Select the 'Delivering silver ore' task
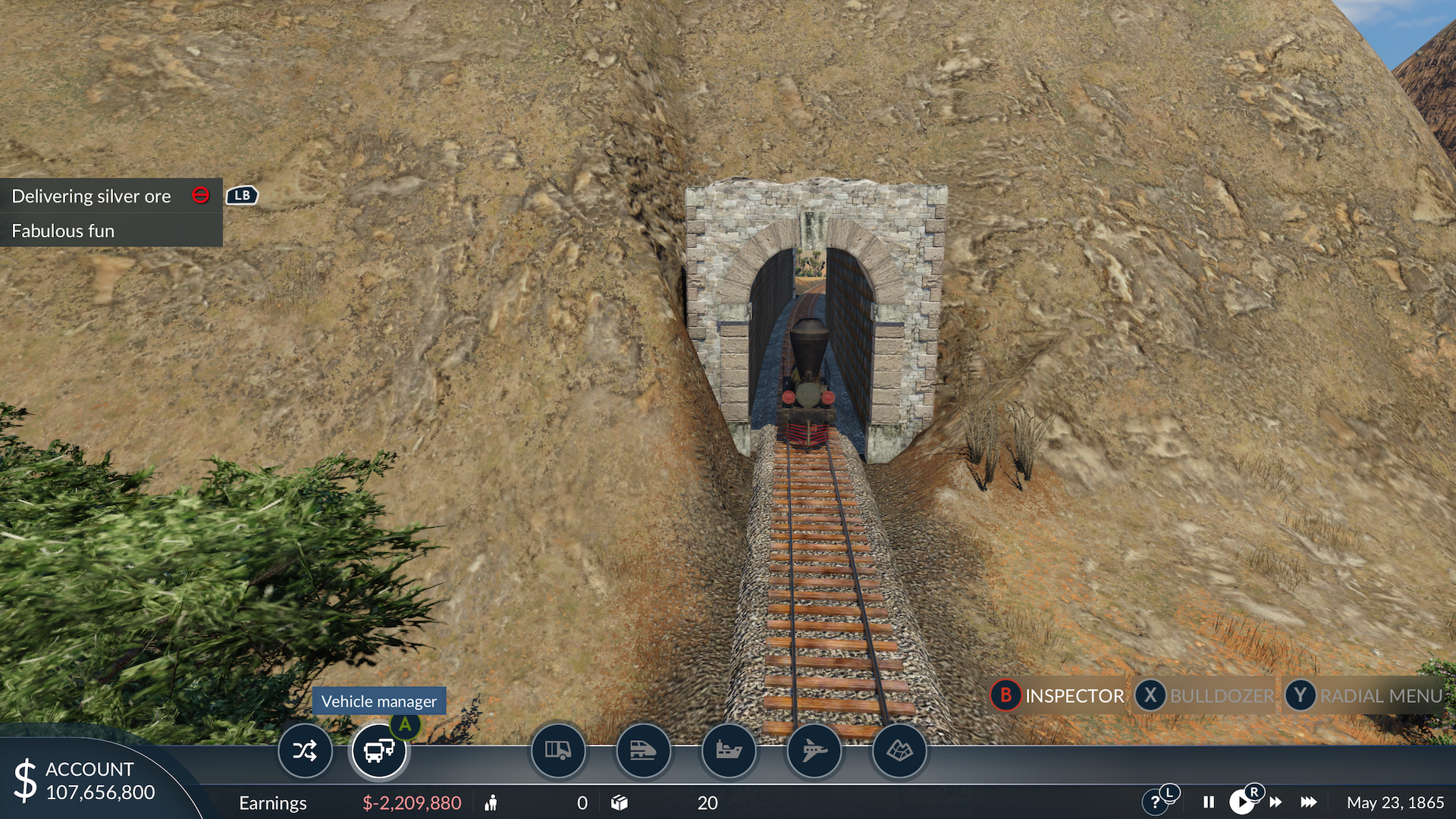 coord(92,196)
